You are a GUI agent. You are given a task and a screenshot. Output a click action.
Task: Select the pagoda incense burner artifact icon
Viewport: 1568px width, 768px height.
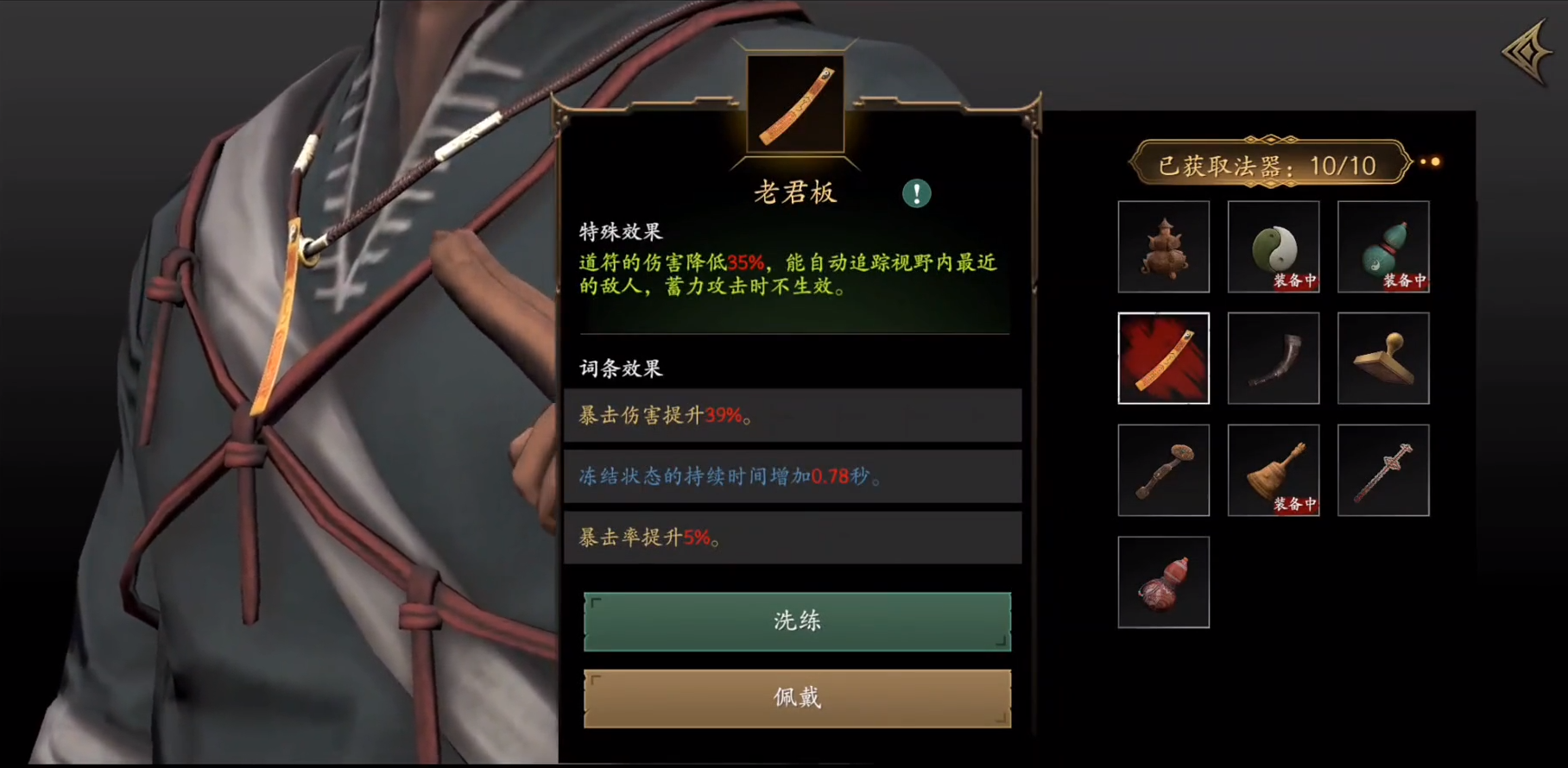[1163, 248]
